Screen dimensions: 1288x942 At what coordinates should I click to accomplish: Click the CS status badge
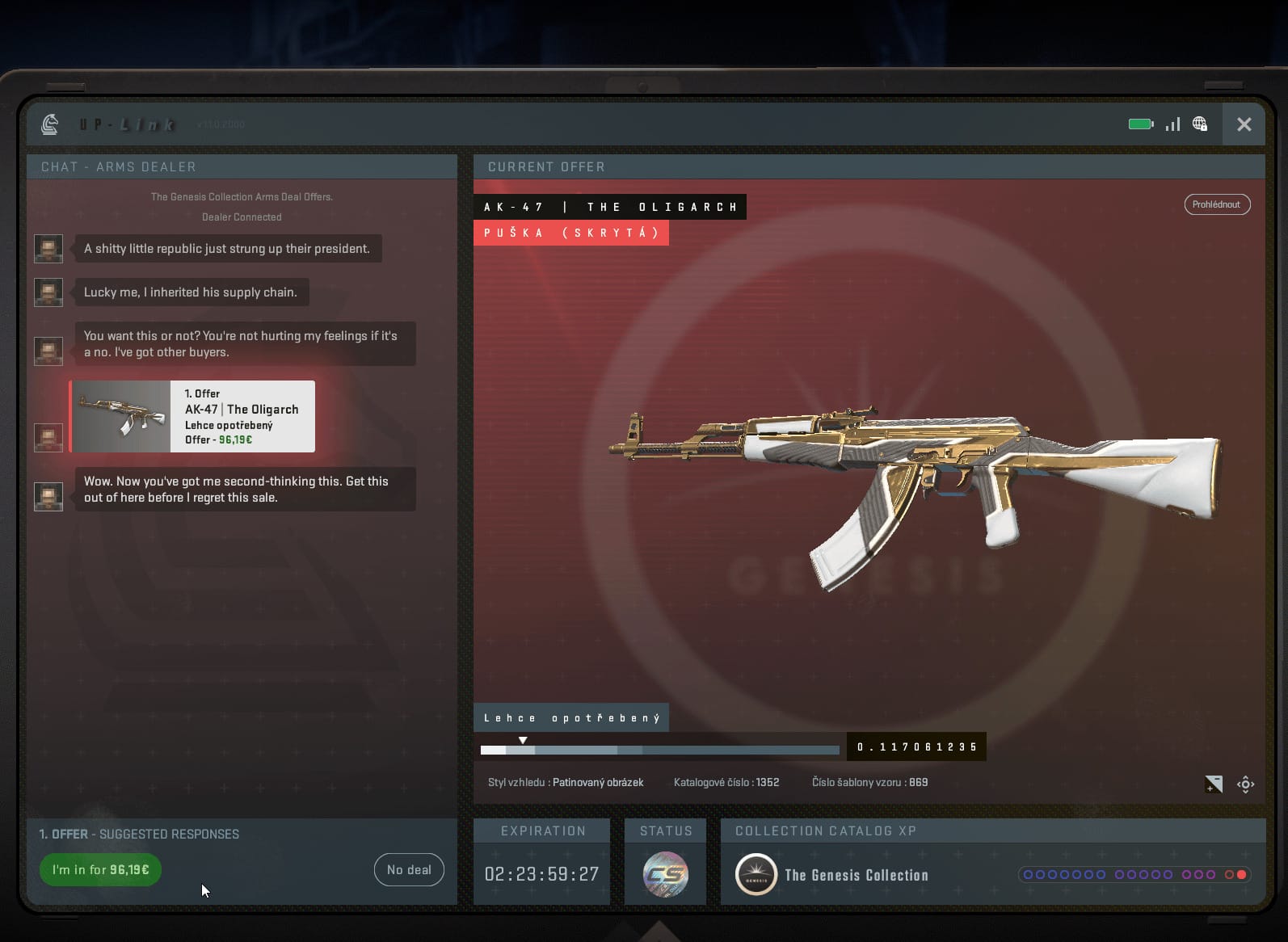click(x=665, y=874)
